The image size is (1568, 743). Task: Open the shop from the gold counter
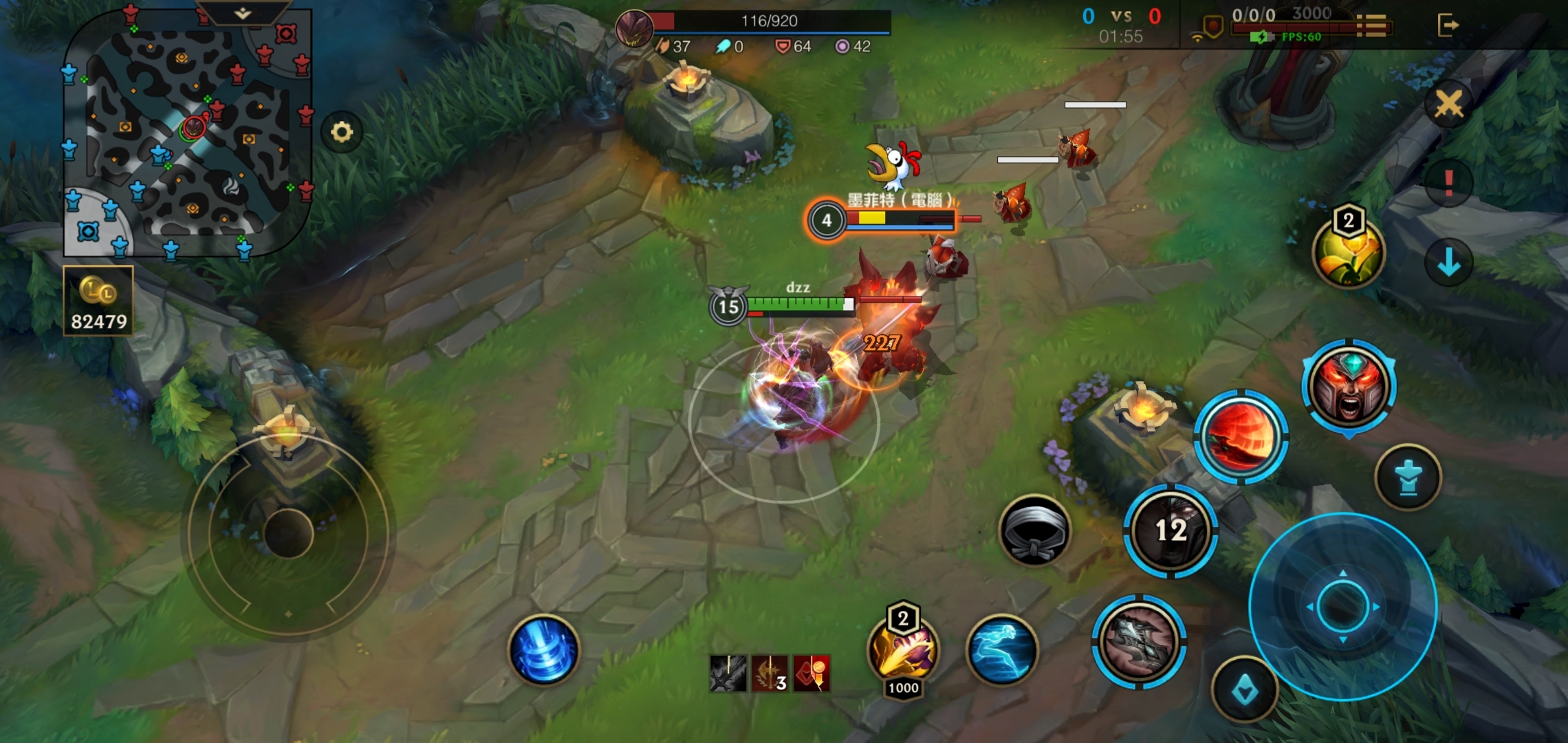98,301
